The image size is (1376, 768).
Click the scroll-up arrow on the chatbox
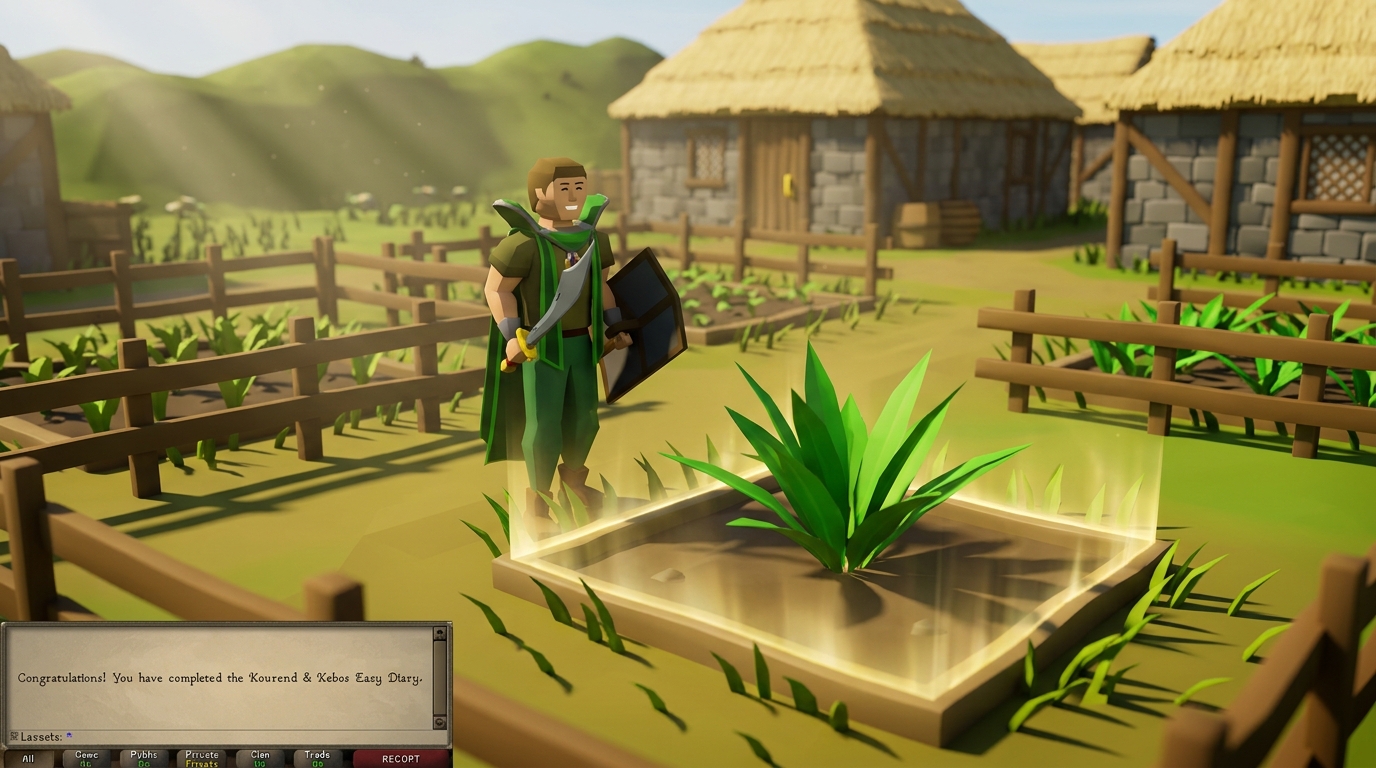pyautogui.click(x=439, y=633)
